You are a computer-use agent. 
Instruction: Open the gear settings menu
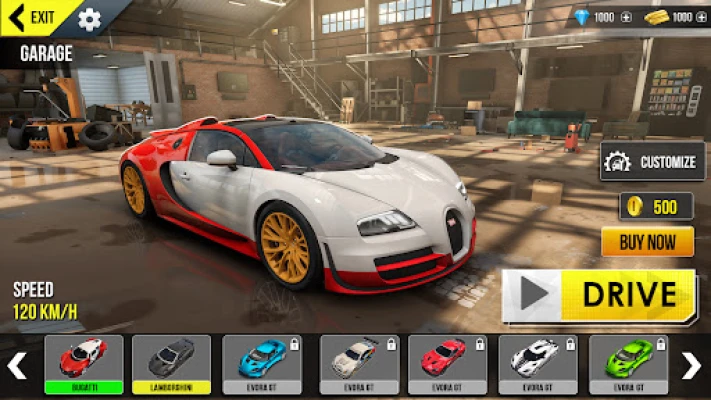(89, 19)
